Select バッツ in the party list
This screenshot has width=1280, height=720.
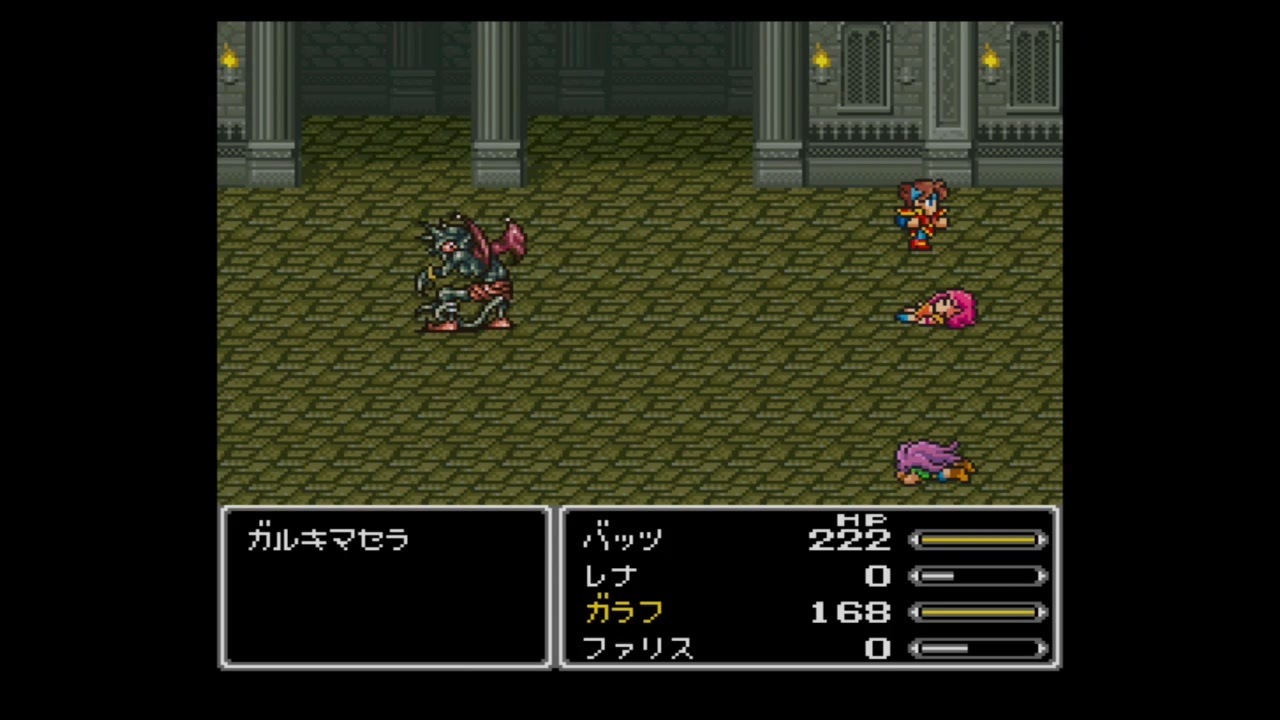622,540
